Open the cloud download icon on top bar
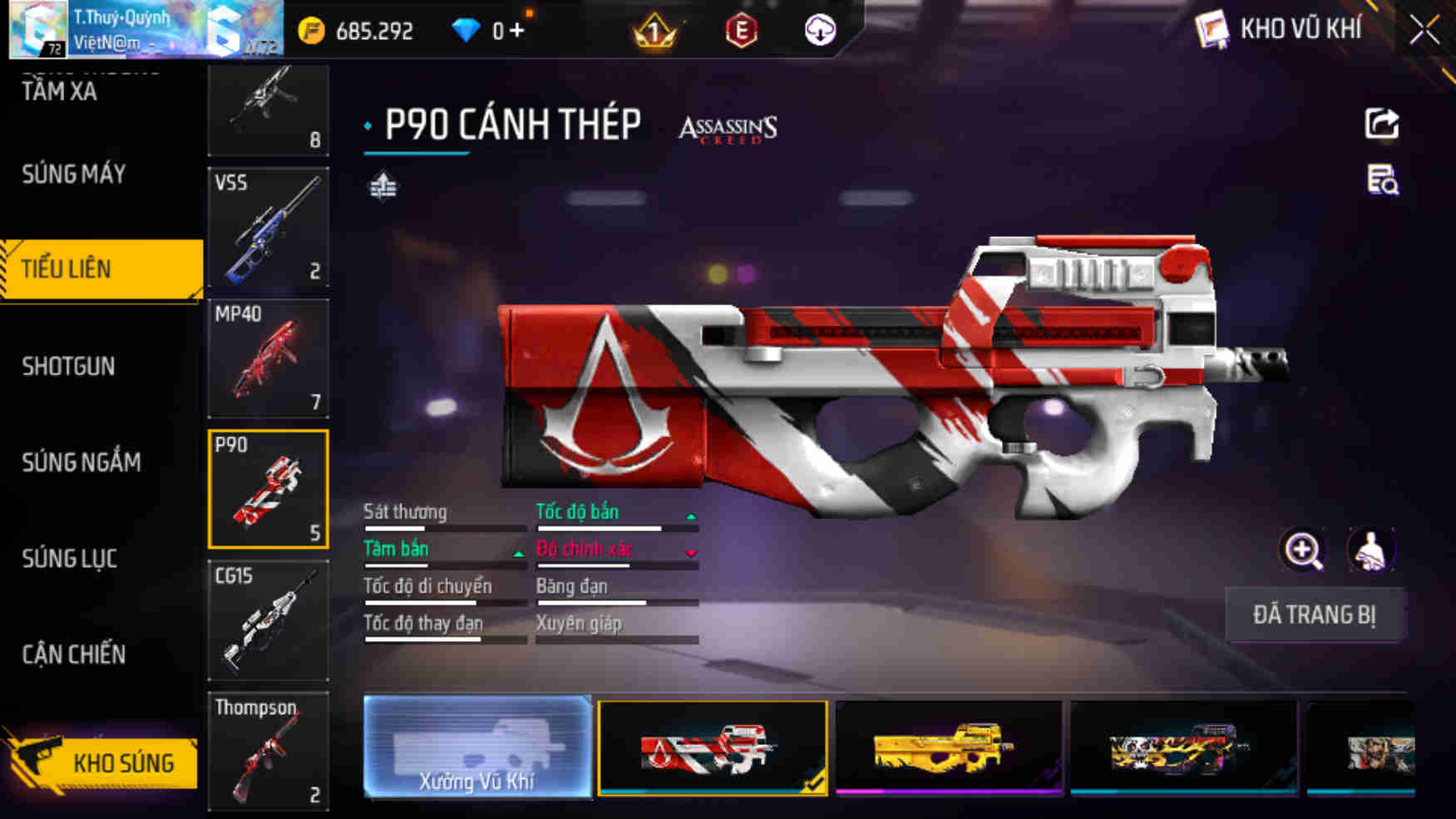Viewport: 1456px width, 819px height. coord(819,31)
